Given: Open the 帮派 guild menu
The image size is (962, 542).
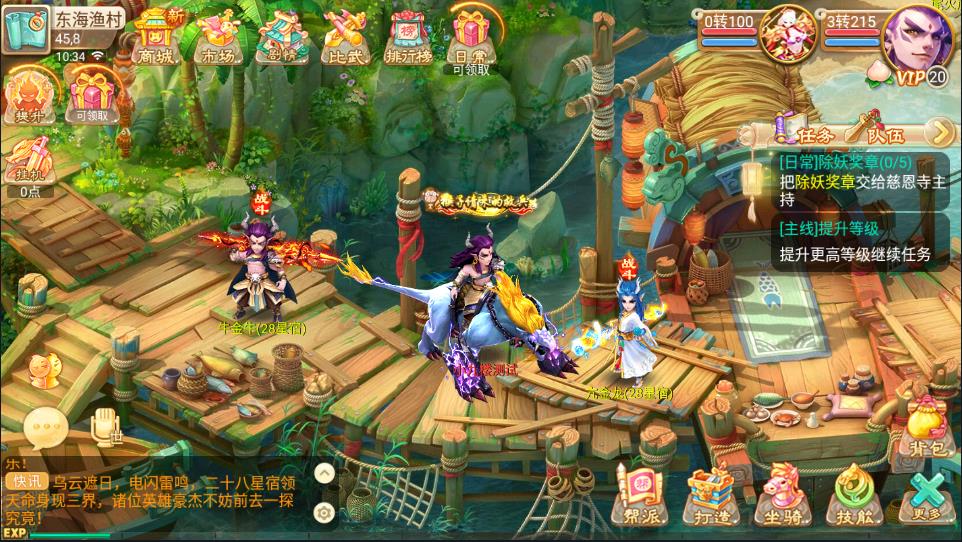Looking at the screenshot, I should pyautogui.click(x=637, y=496).
